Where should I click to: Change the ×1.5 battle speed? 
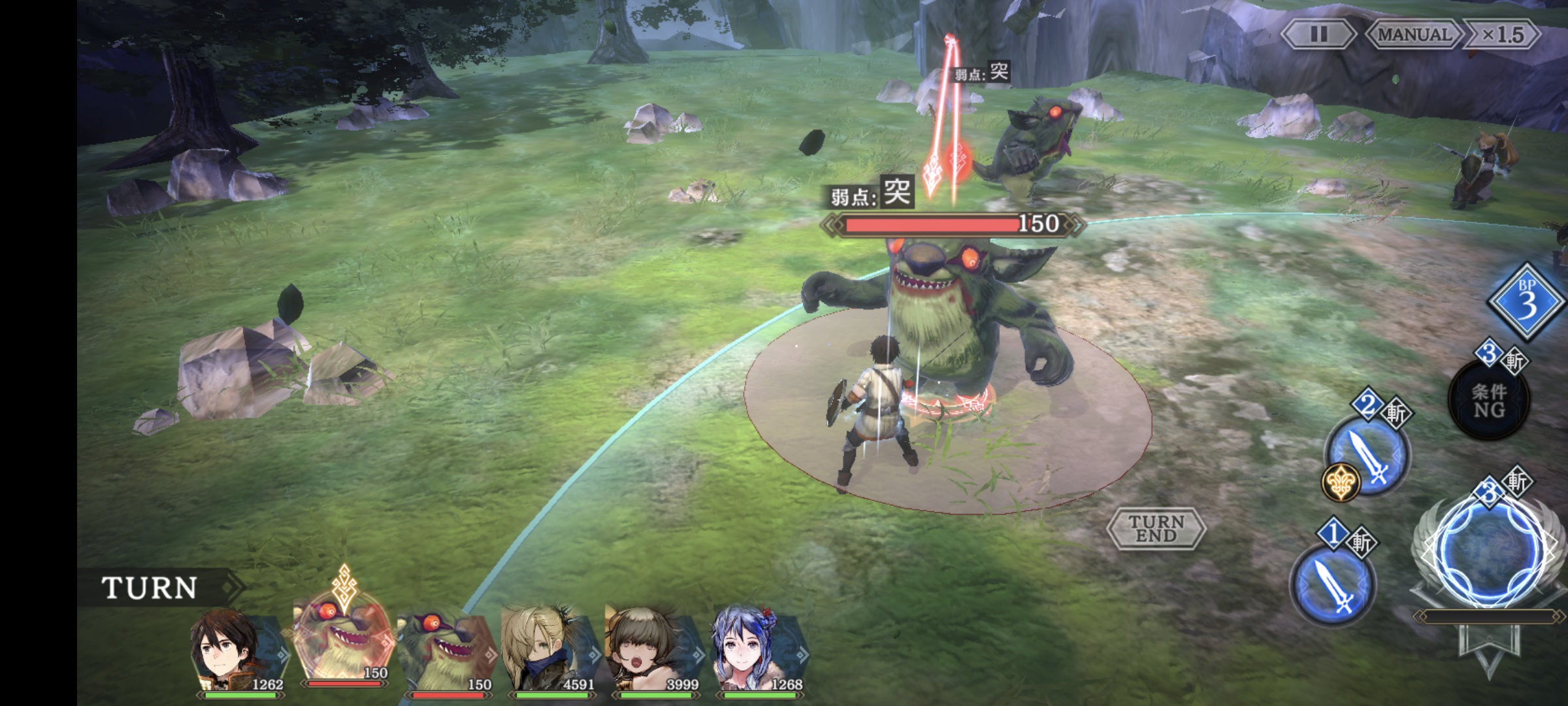coord(1503,34)
